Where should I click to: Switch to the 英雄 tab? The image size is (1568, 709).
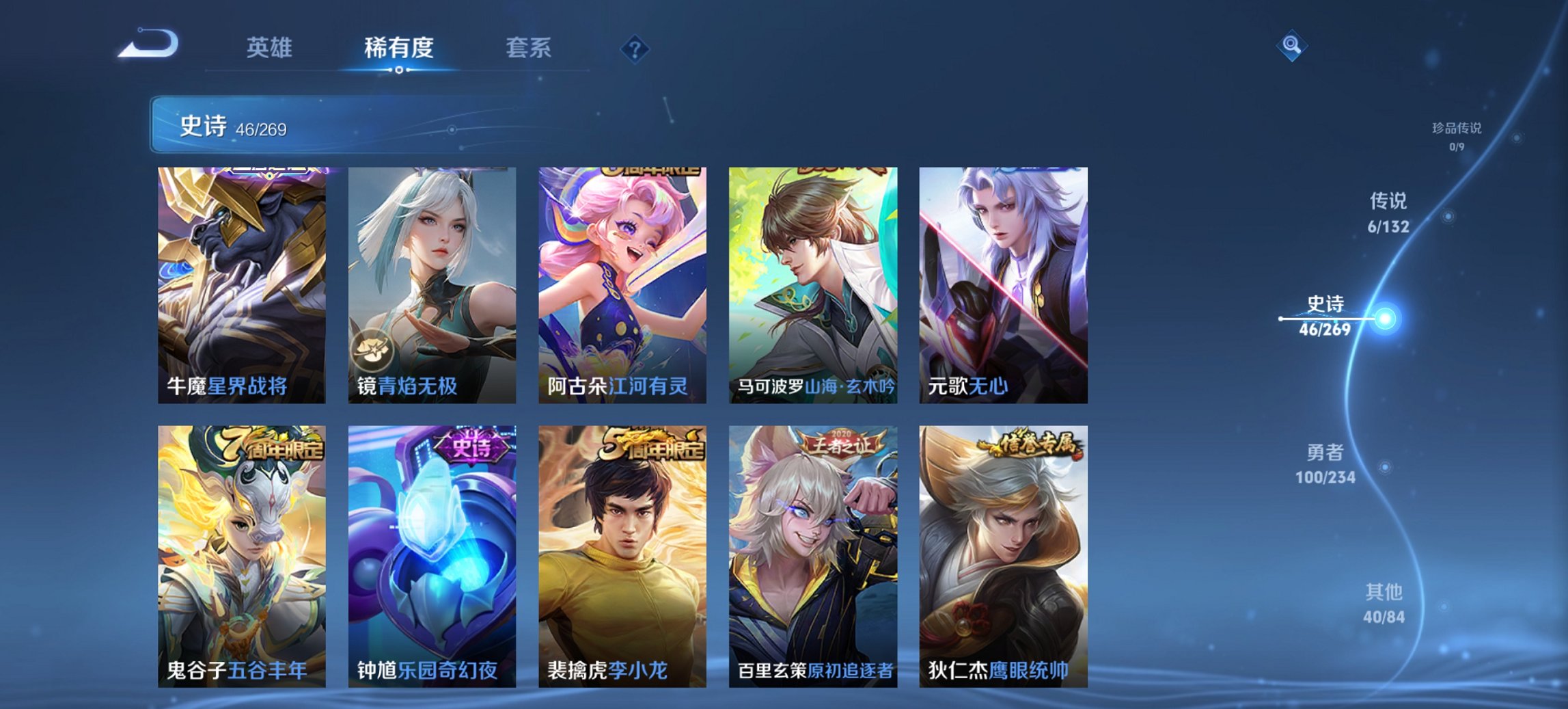coord(269,49)
